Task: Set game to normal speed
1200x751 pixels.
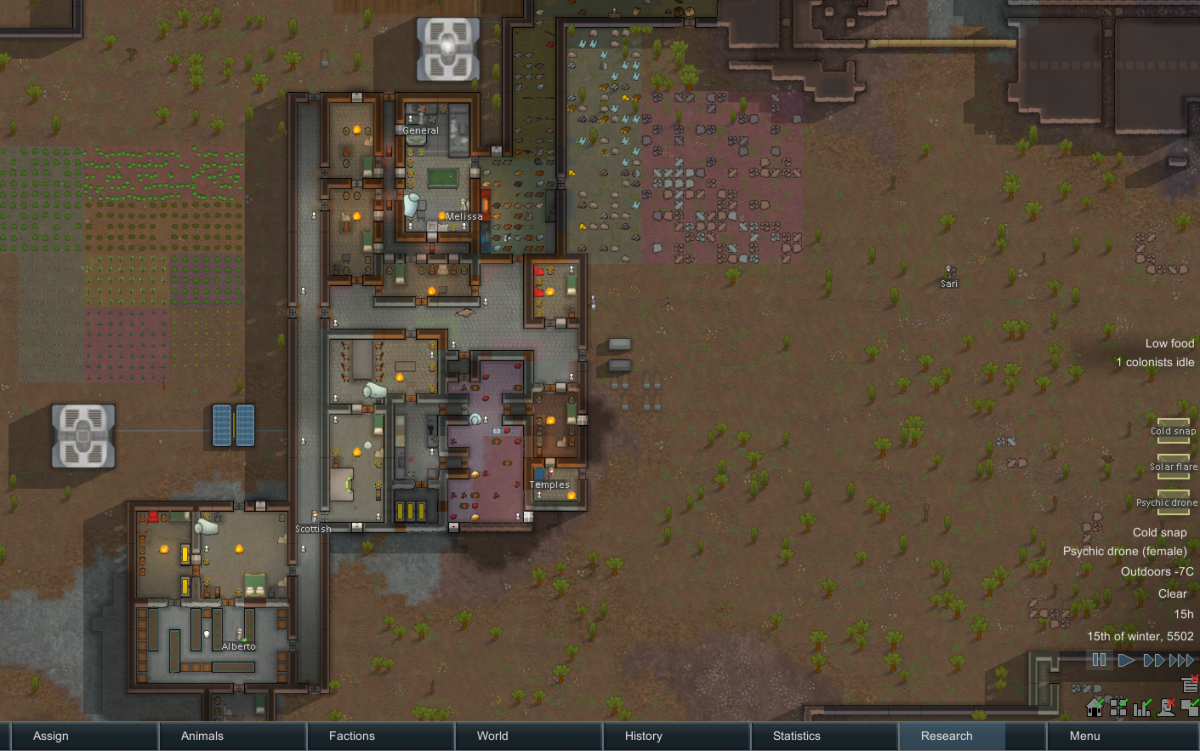Action: [1126, 660]
